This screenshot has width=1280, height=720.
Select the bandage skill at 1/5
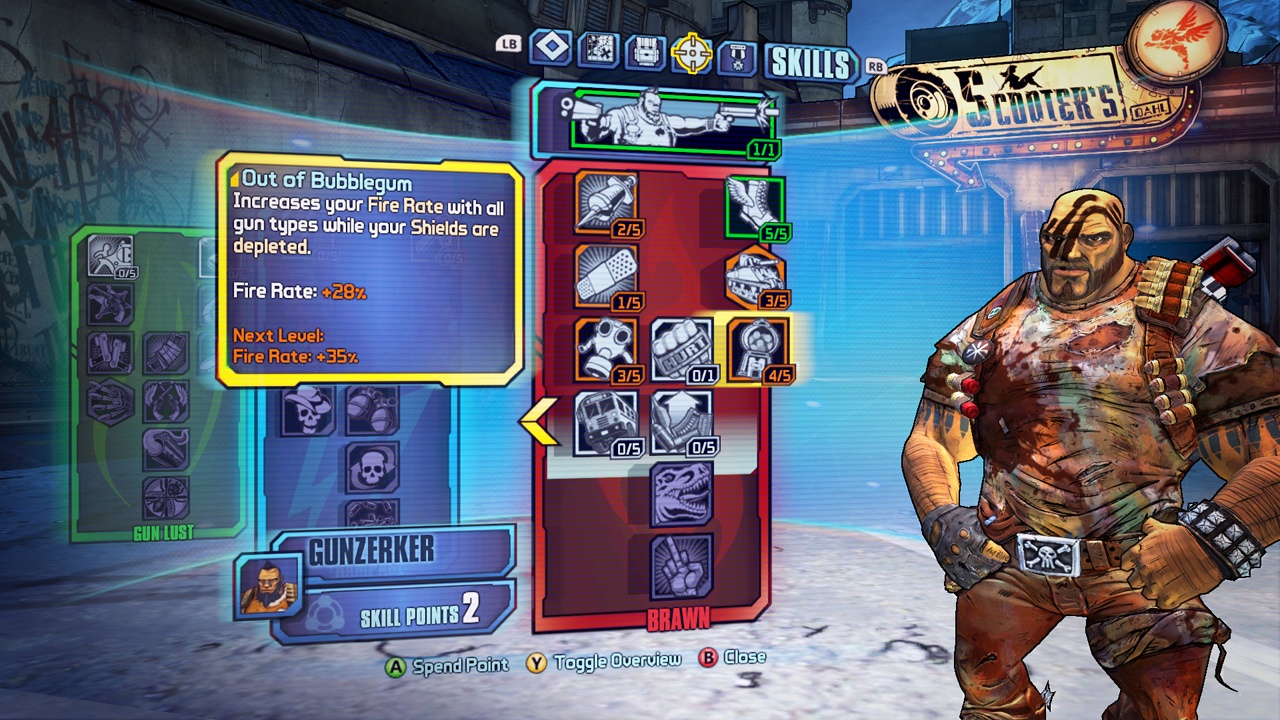coord(606,275)
